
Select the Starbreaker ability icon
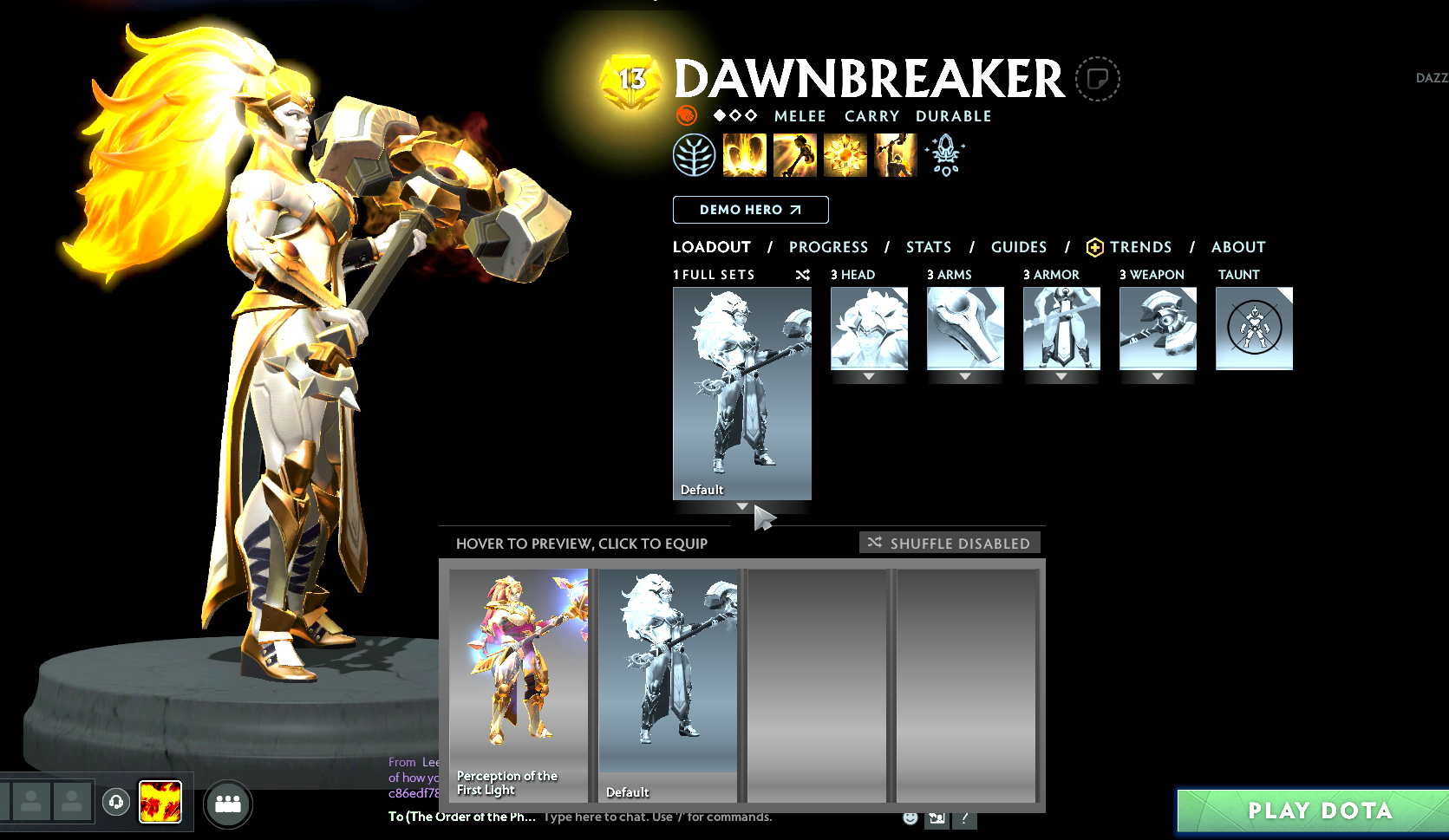coord(744,153)
